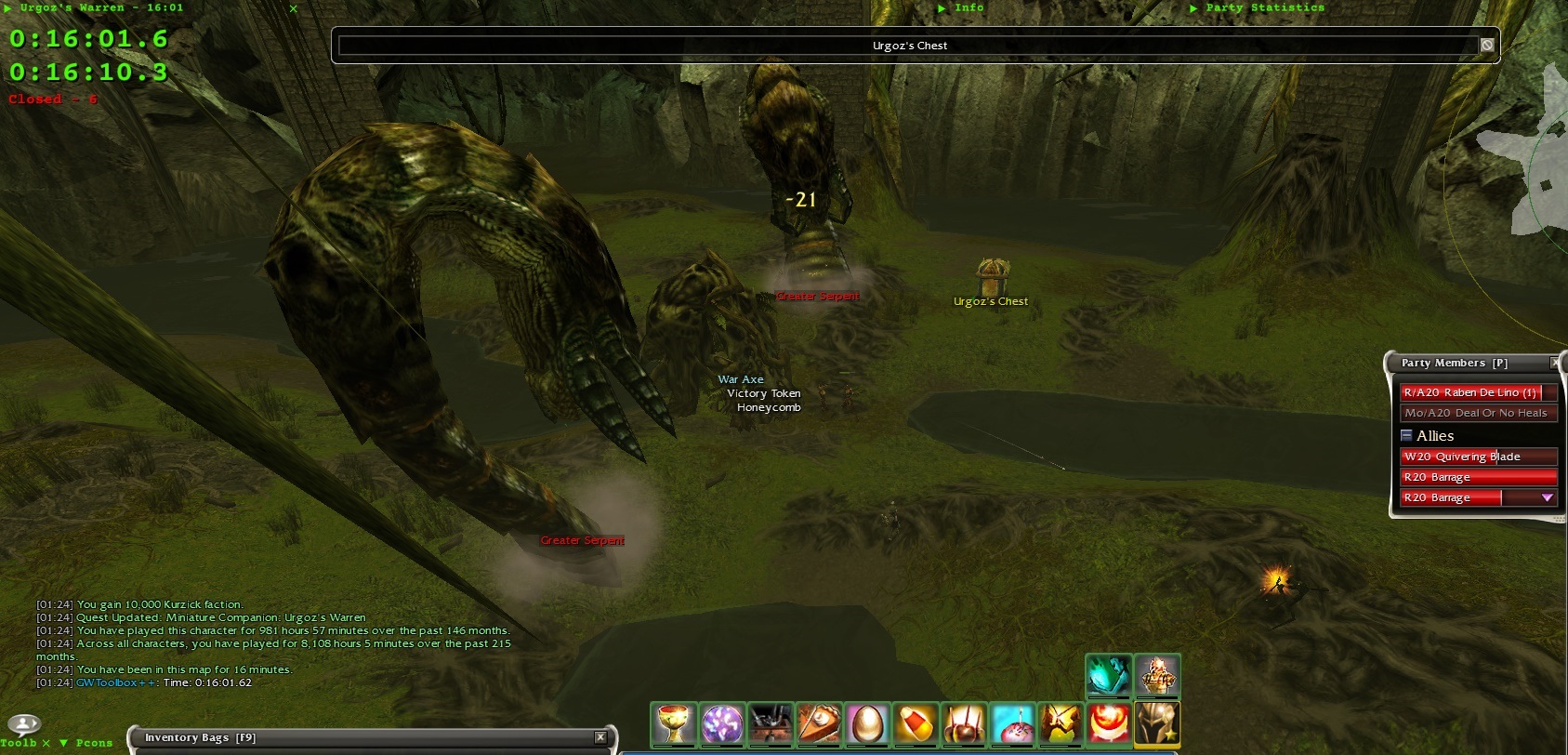1568x755 pixels.
Task: Close the Urgoz's Warren timer window
Action: [294, 8]
